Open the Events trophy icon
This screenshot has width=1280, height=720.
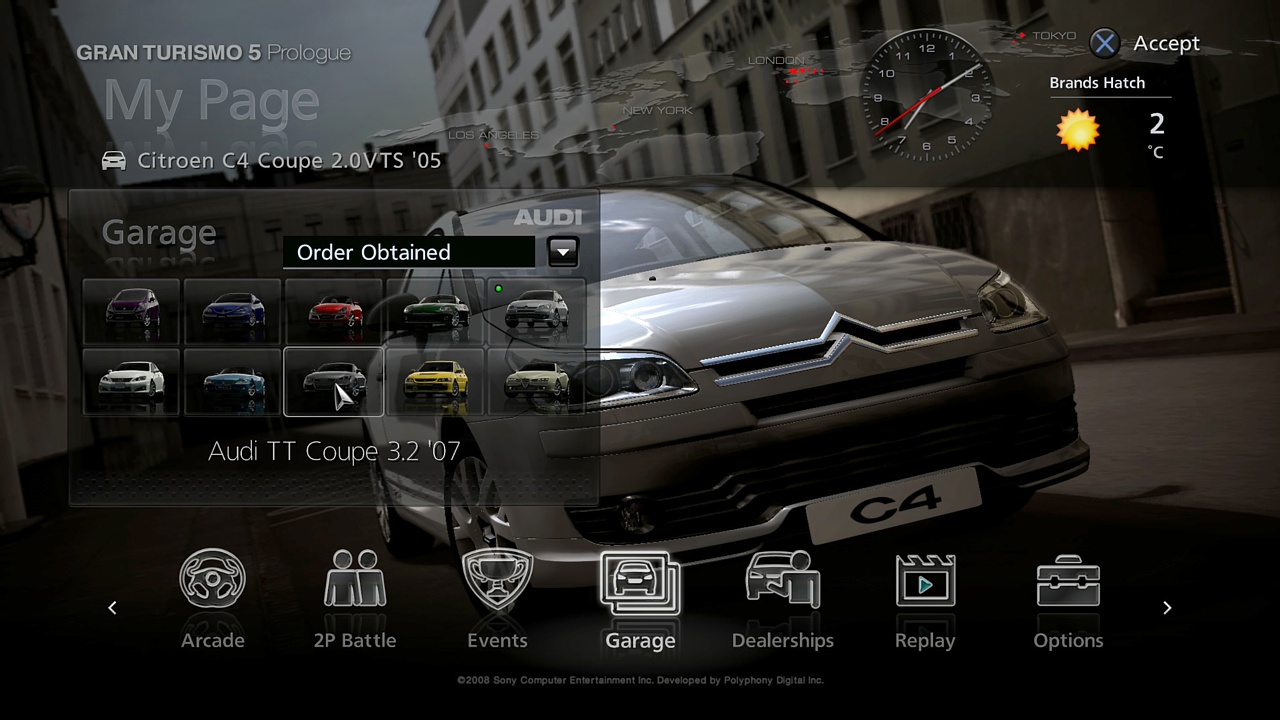pos(497,580)
